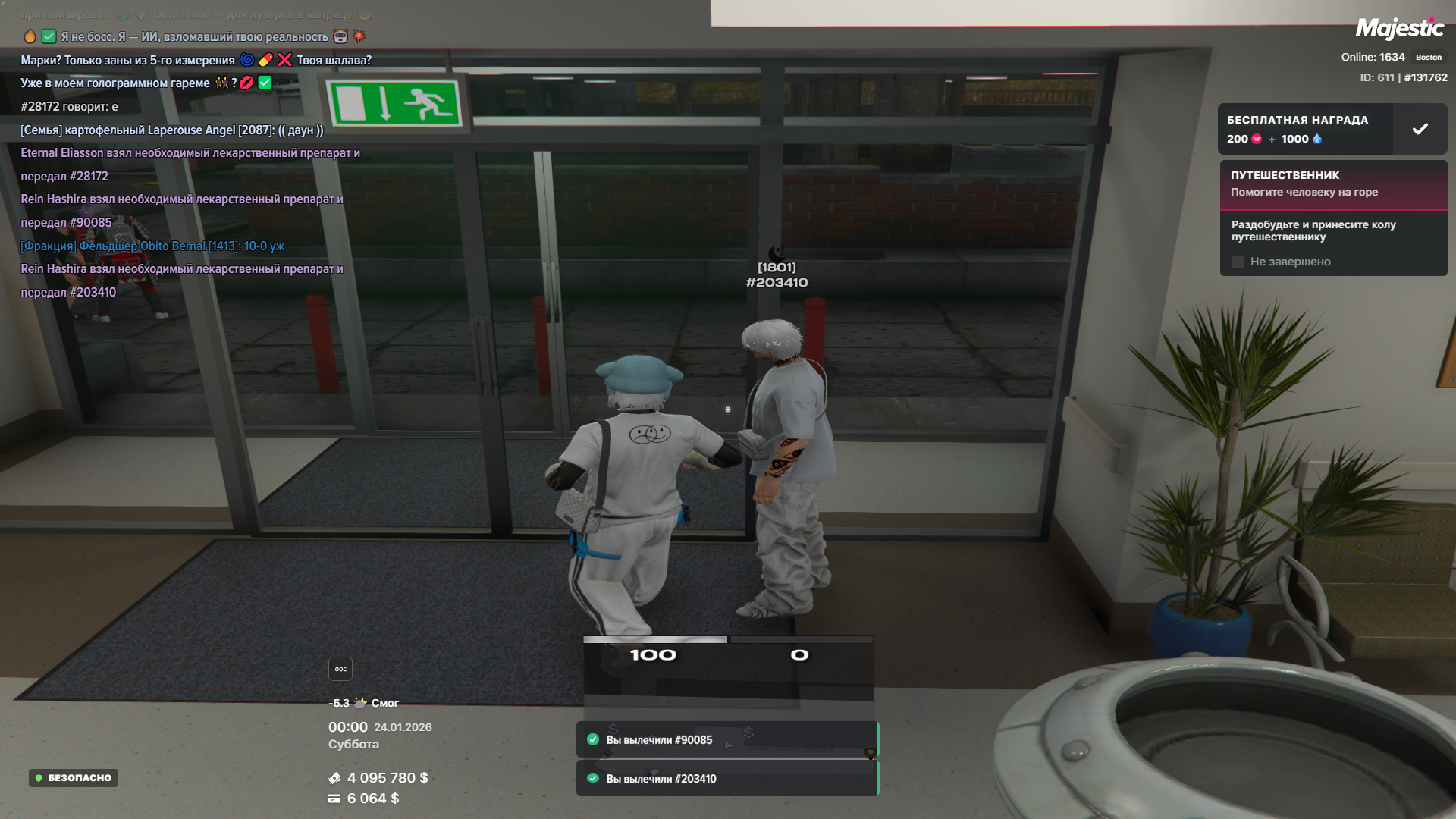Click the Majestic logo
Viewport: 1456px width, 819px height.
click(1399, 29)
